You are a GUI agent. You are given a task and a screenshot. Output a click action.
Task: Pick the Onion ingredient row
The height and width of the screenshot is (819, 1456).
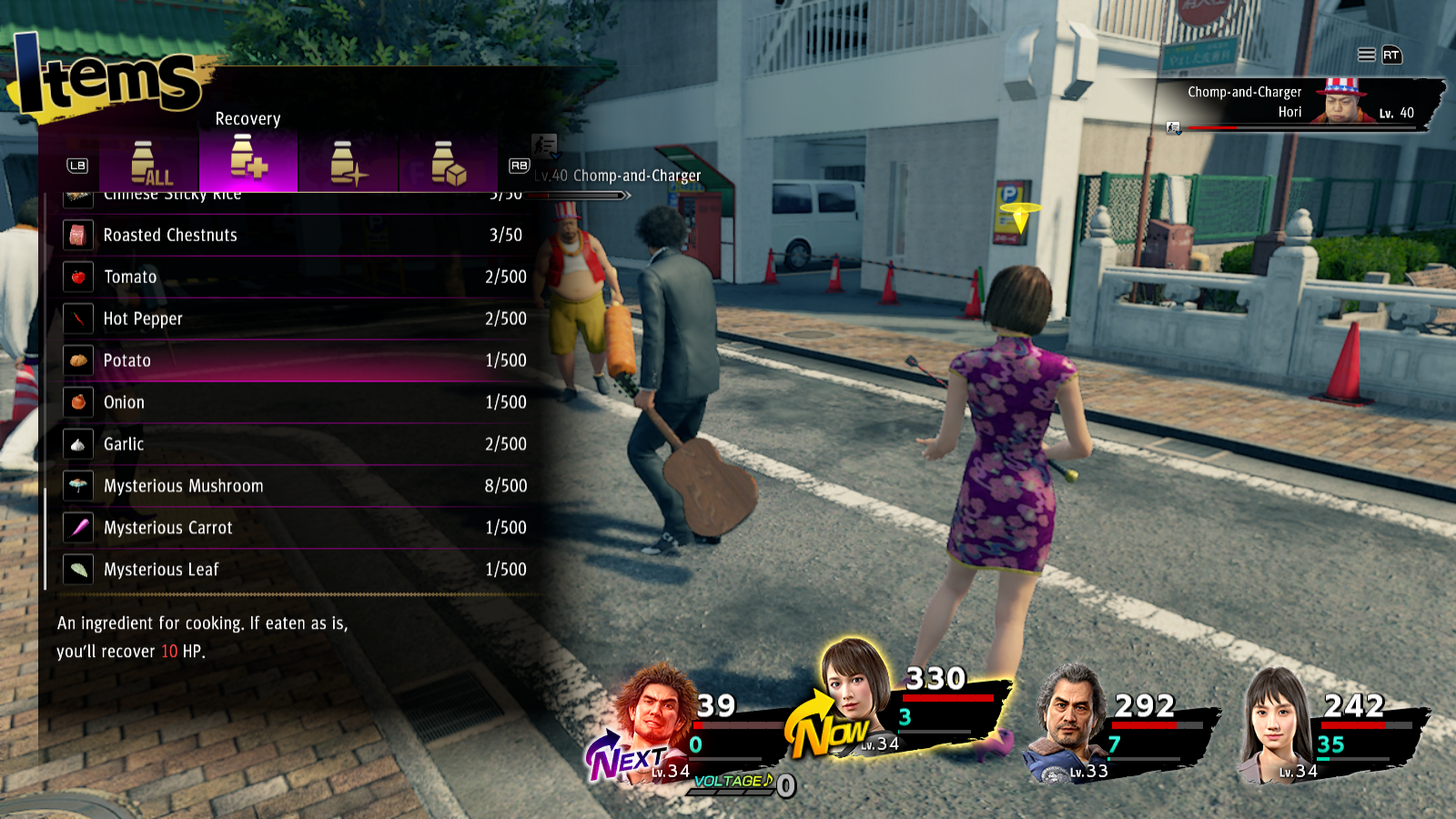pos(296,402)
